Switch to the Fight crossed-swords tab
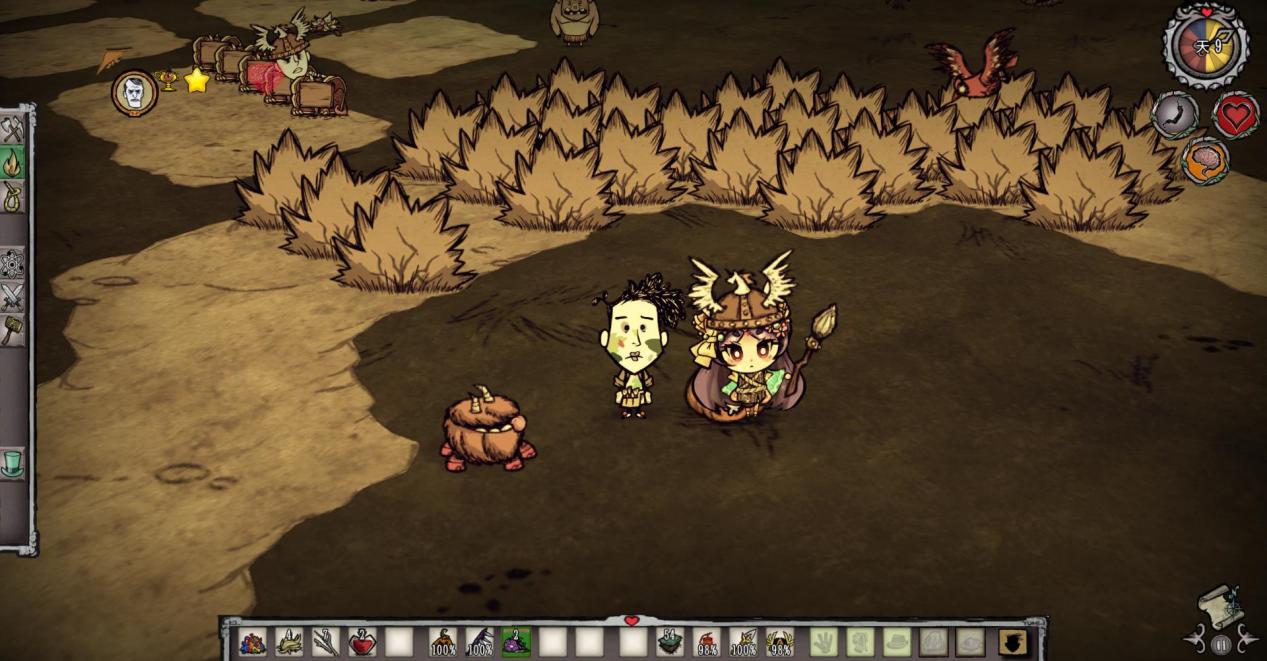 click(x=12, y=296)
